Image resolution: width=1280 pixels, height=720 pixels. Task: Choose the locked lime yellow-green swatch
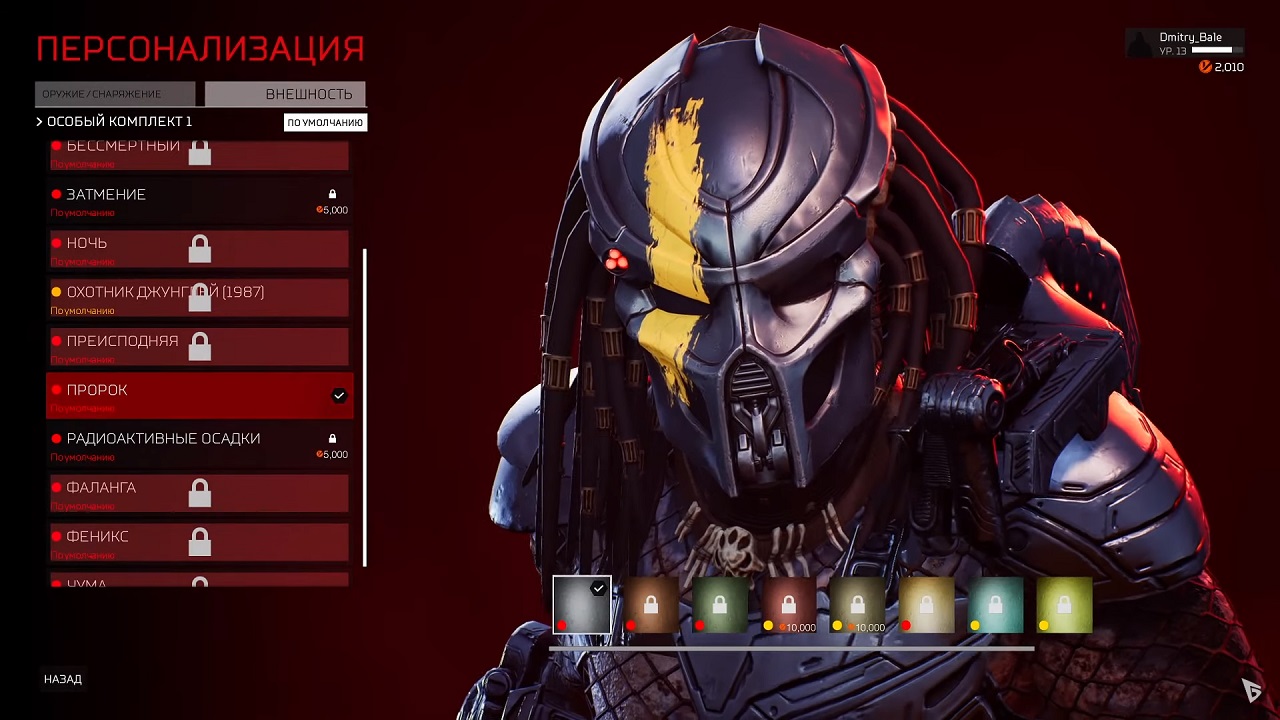click(x=1064, y=605)
